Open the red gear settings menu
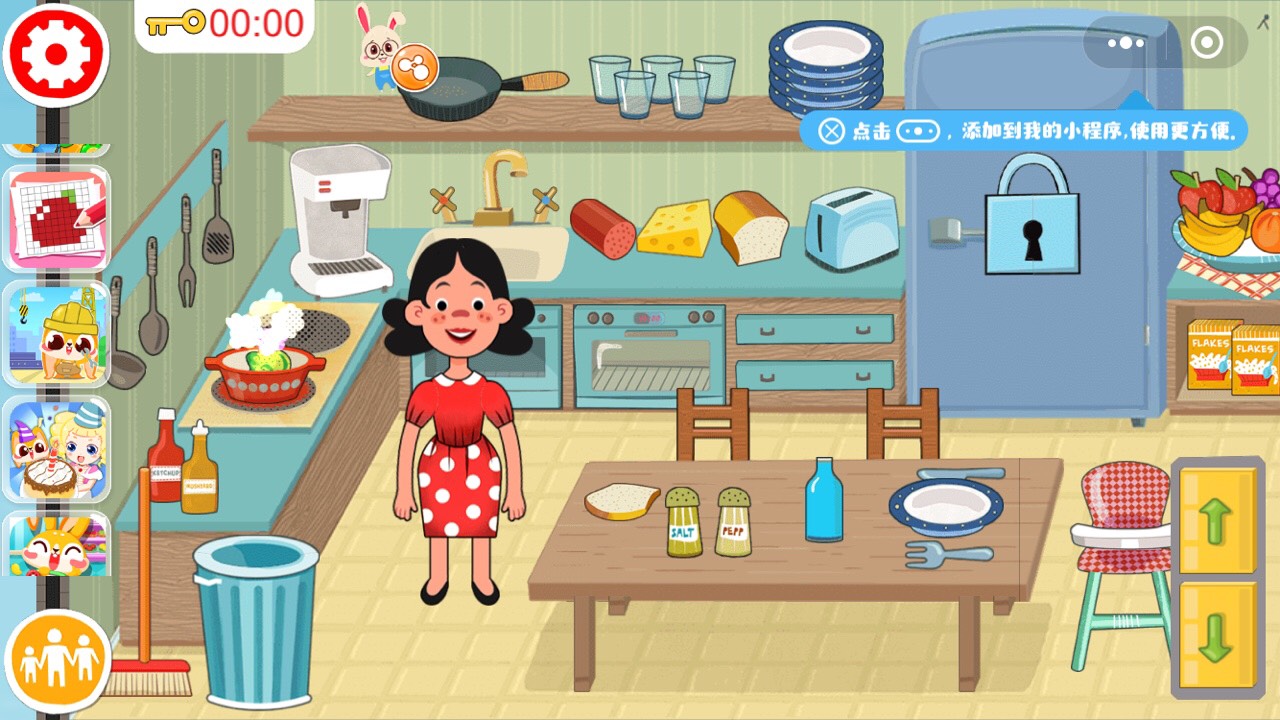Viewport: 1280px width, 720px height. tap(55, 55)
